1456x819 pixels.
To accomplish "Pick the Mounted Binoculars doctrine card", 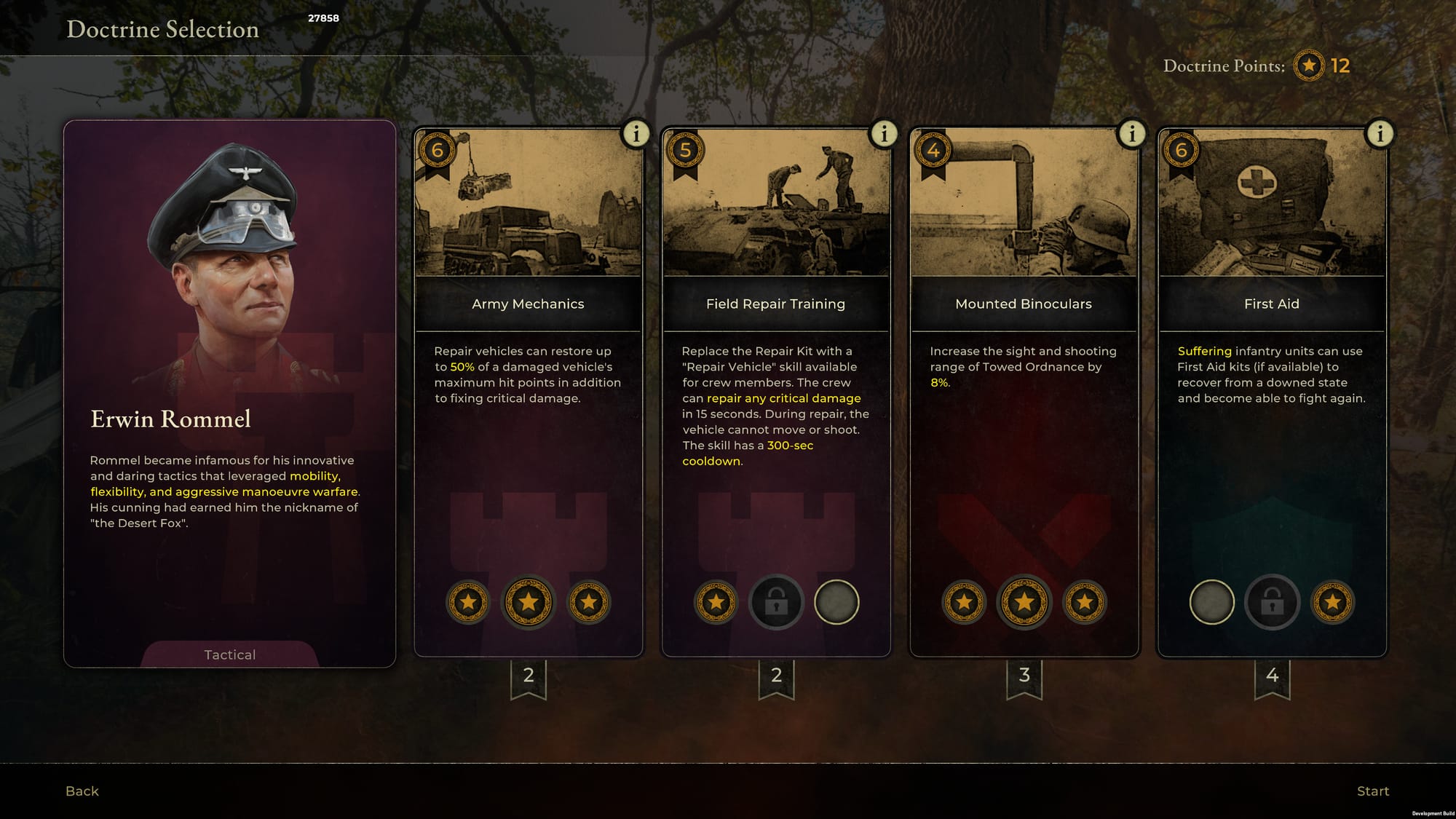I will [x=1023, y=304].
